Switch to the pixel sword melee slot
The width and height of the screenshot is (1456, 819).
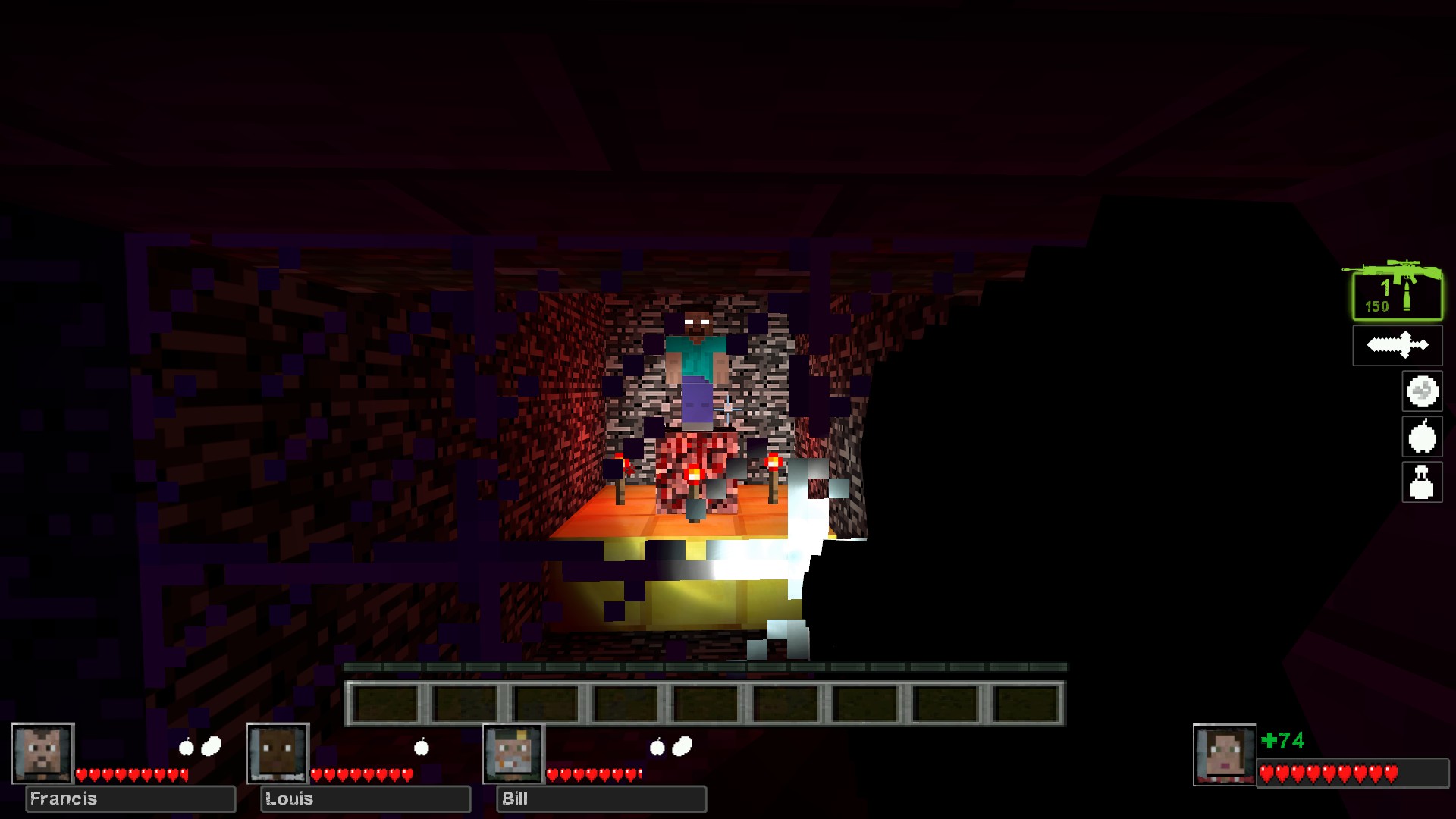tap(1397, 346)
